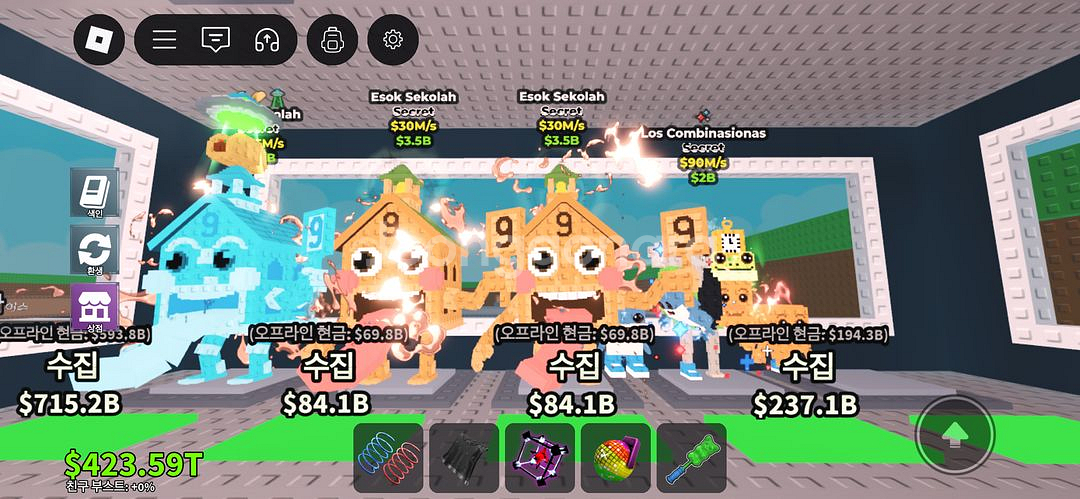Click the 환생 rebirth button
The image size is (1080, 499).
point(95,250)
